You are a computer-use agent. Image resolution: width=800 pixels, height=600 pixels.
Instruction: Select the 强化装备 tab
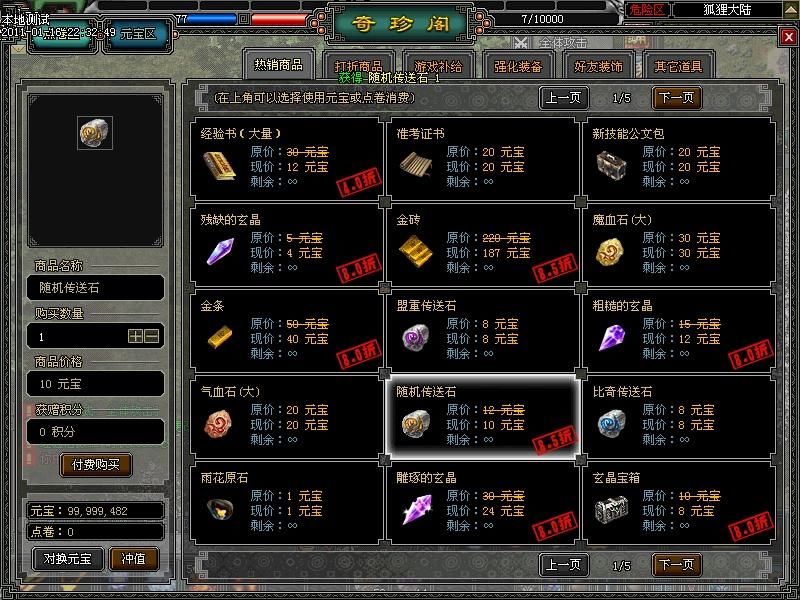[x=518, y=68]
